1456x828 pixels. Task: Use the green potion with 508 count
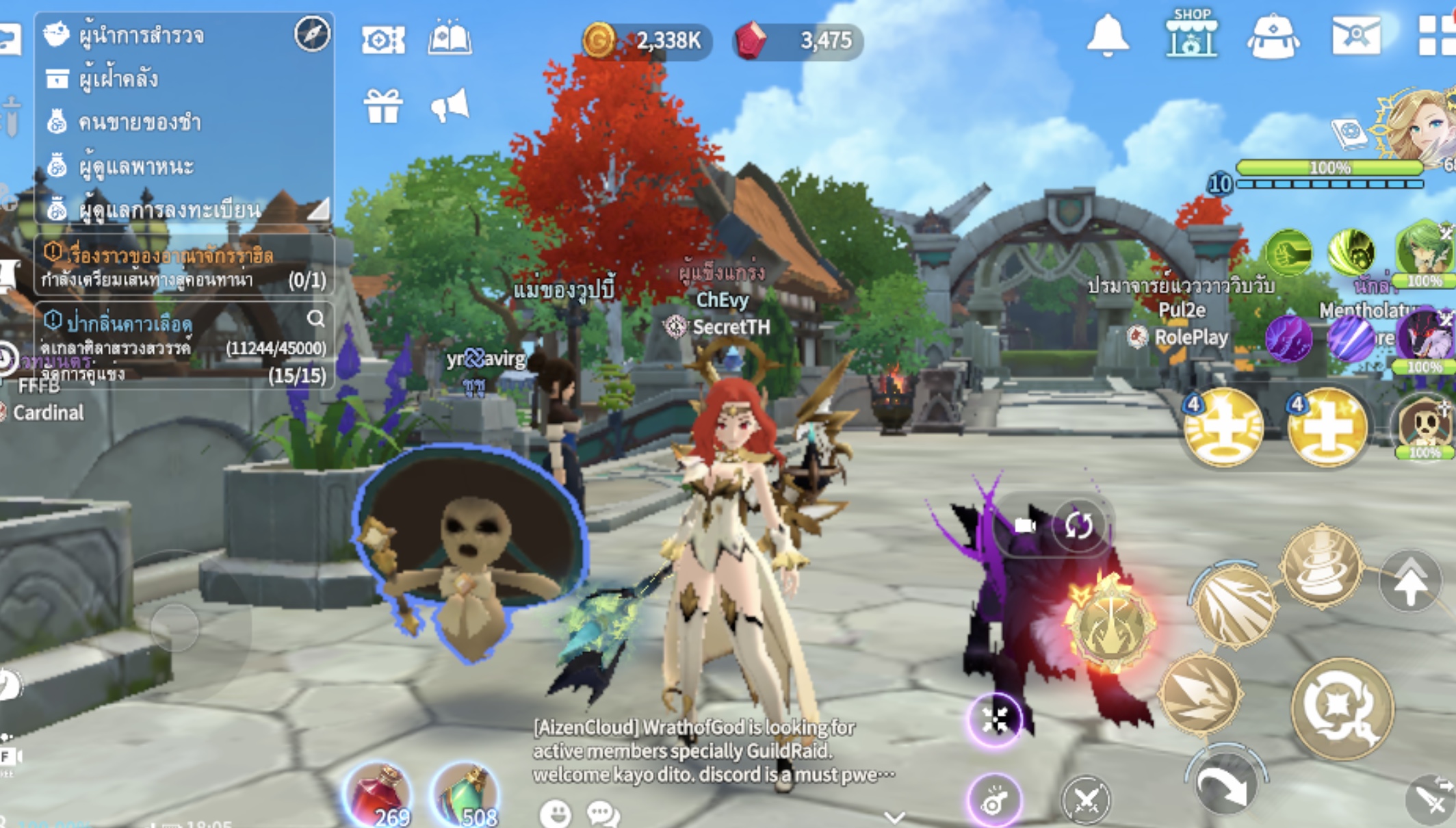click(x=467, y=795)
